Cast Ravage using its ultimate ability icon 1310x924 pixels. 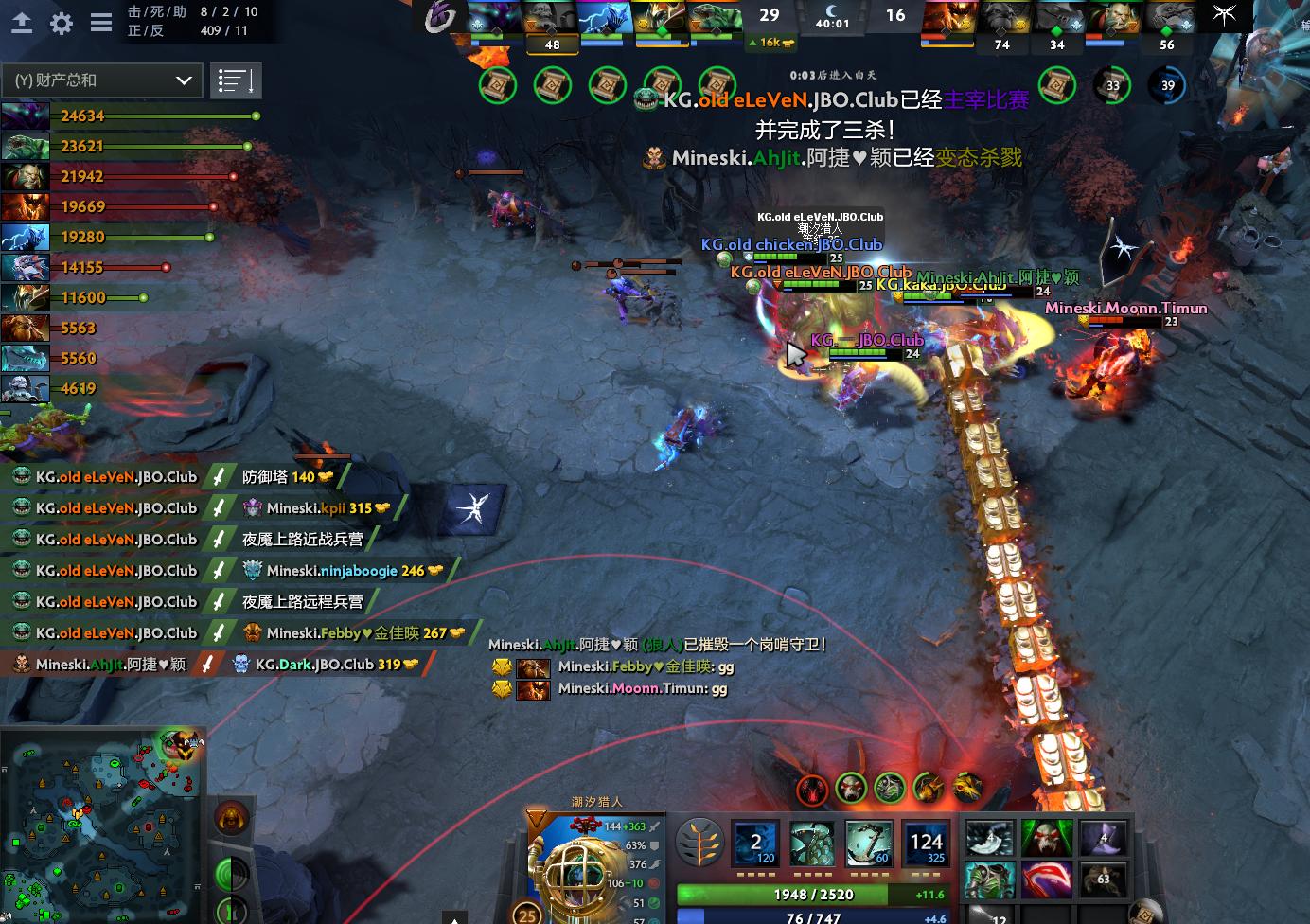point(926,843)
